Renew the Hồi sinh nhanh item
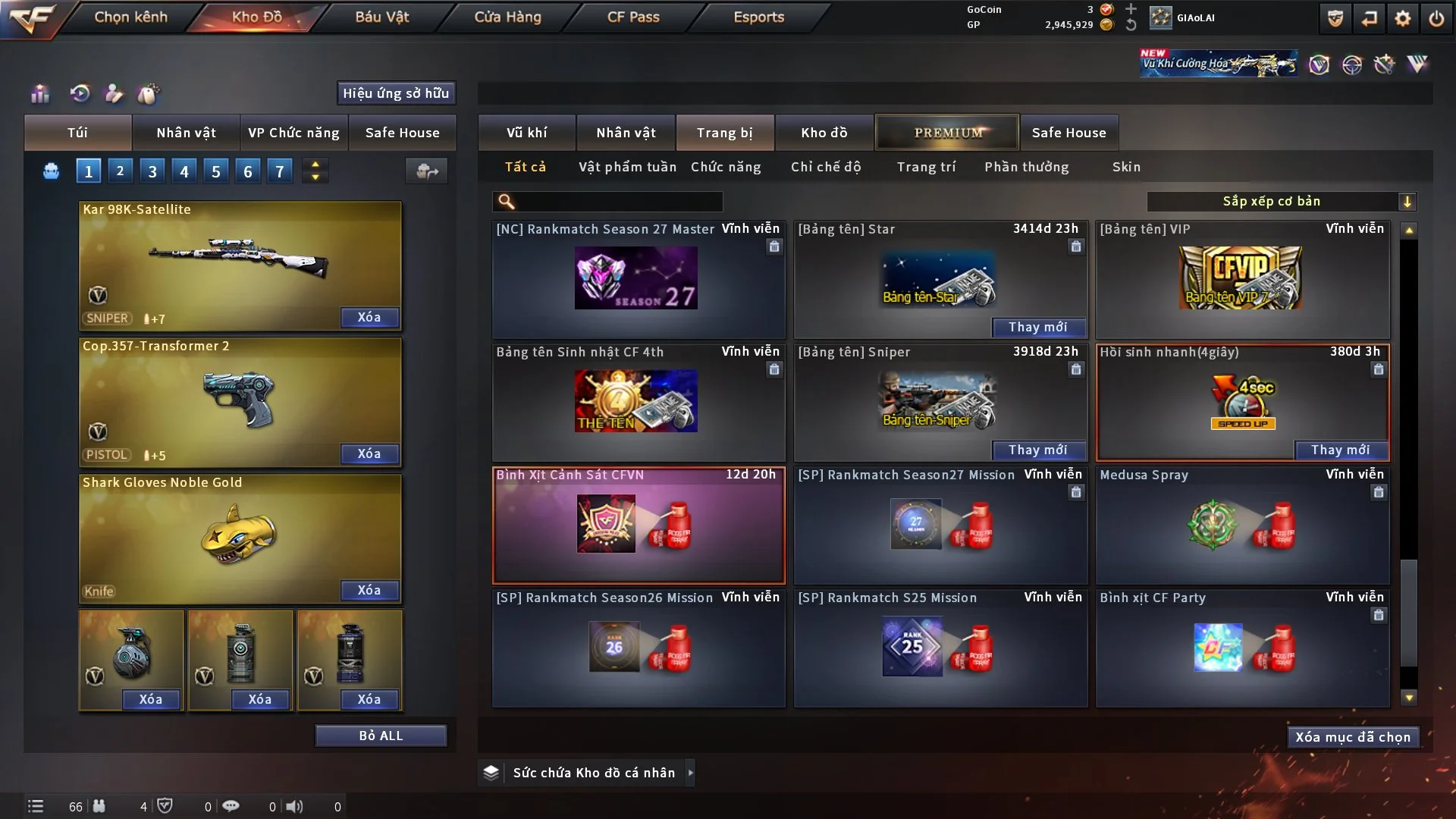 click(1340, 450)
